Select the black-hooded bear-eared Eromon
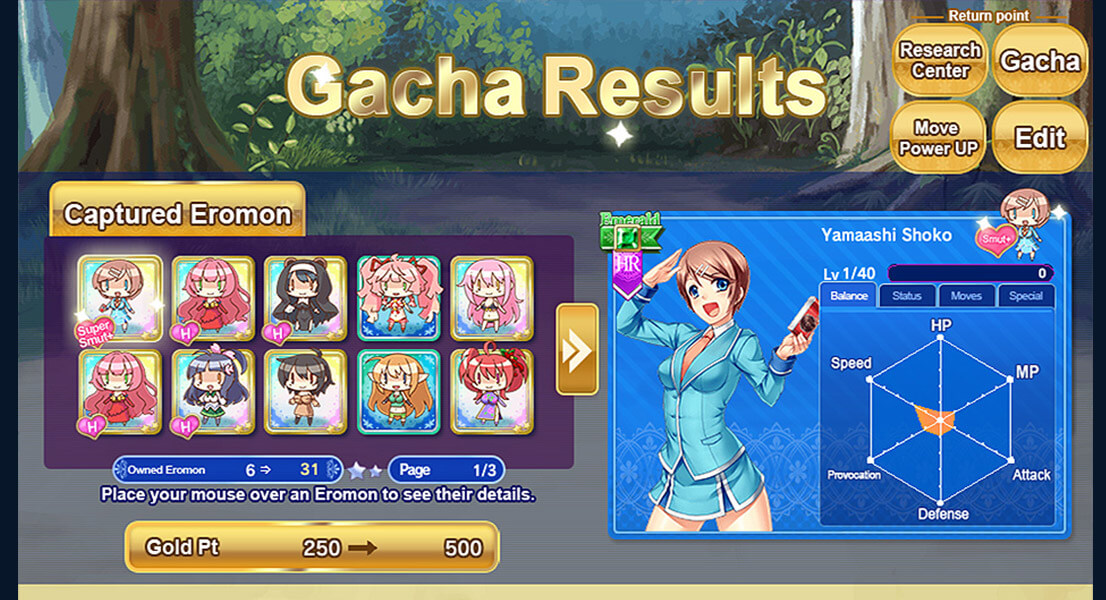 click(x=306, y=297)
